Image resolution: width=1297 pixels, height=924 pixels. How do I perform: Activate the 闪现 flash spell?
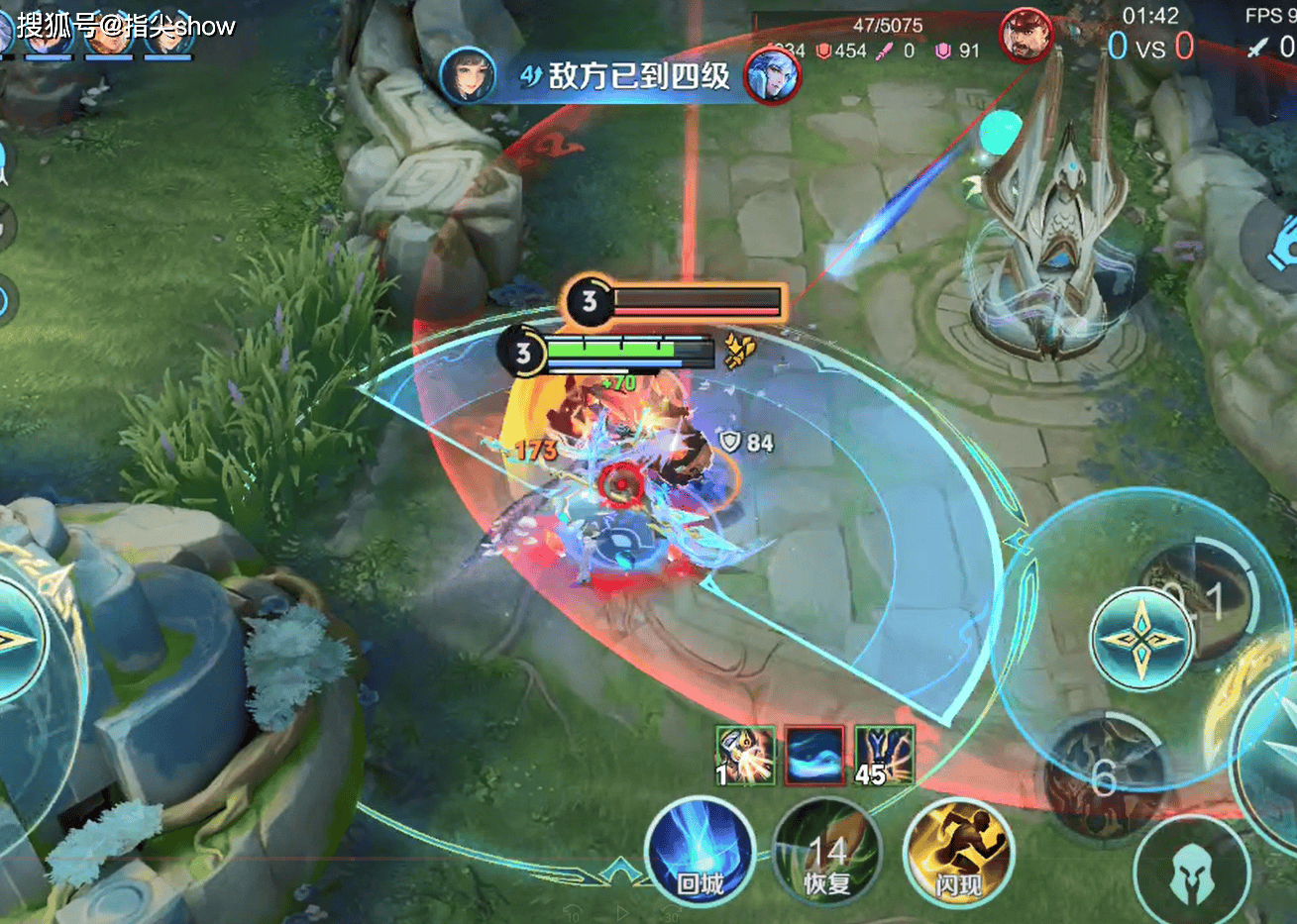(957, 853)
